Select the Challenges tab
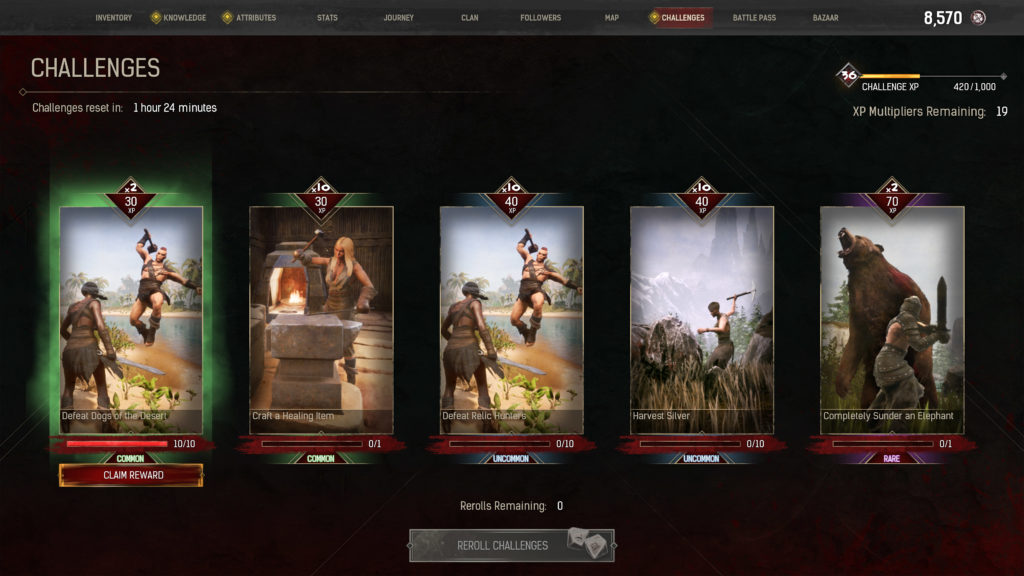The image size is (1024, 576). click(682, 18)
